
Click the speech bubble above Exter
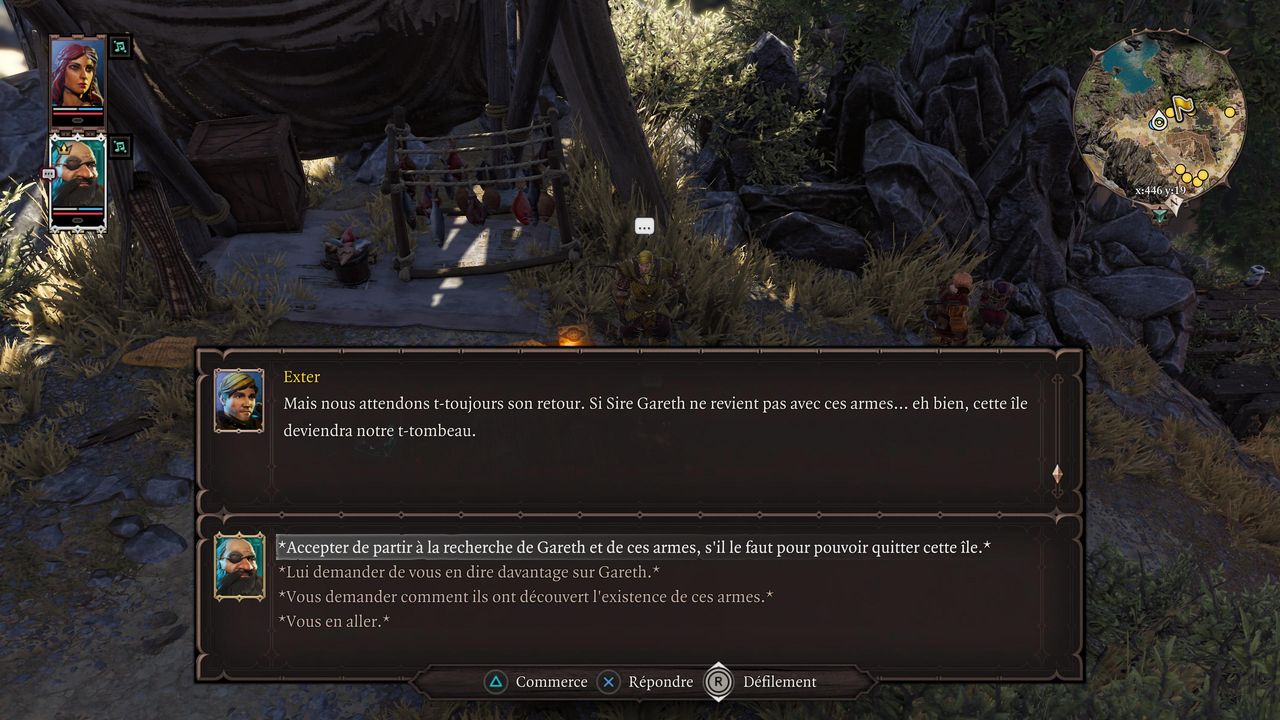644,227
